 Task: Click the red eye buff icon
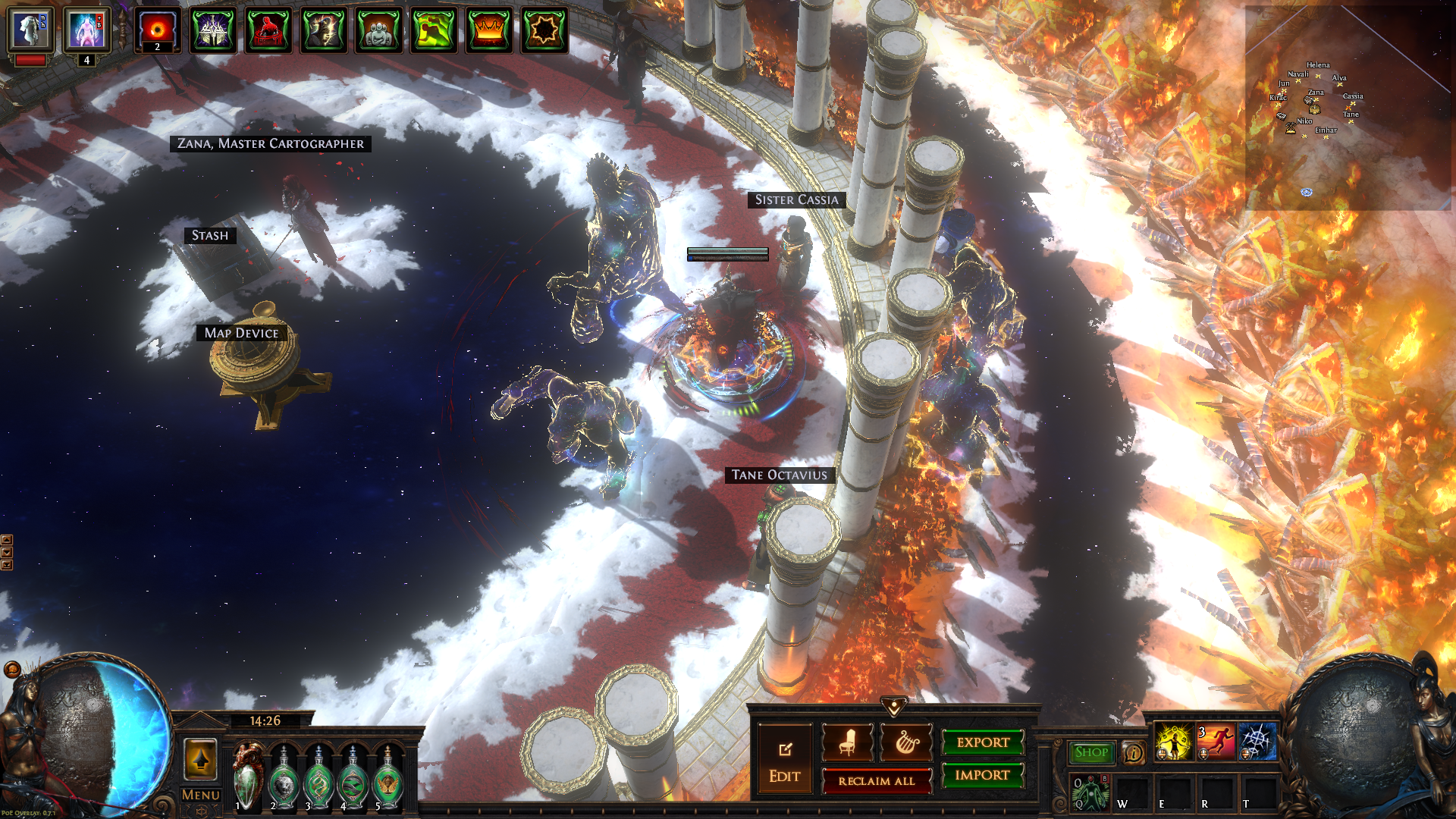click(x=158, y=30)
